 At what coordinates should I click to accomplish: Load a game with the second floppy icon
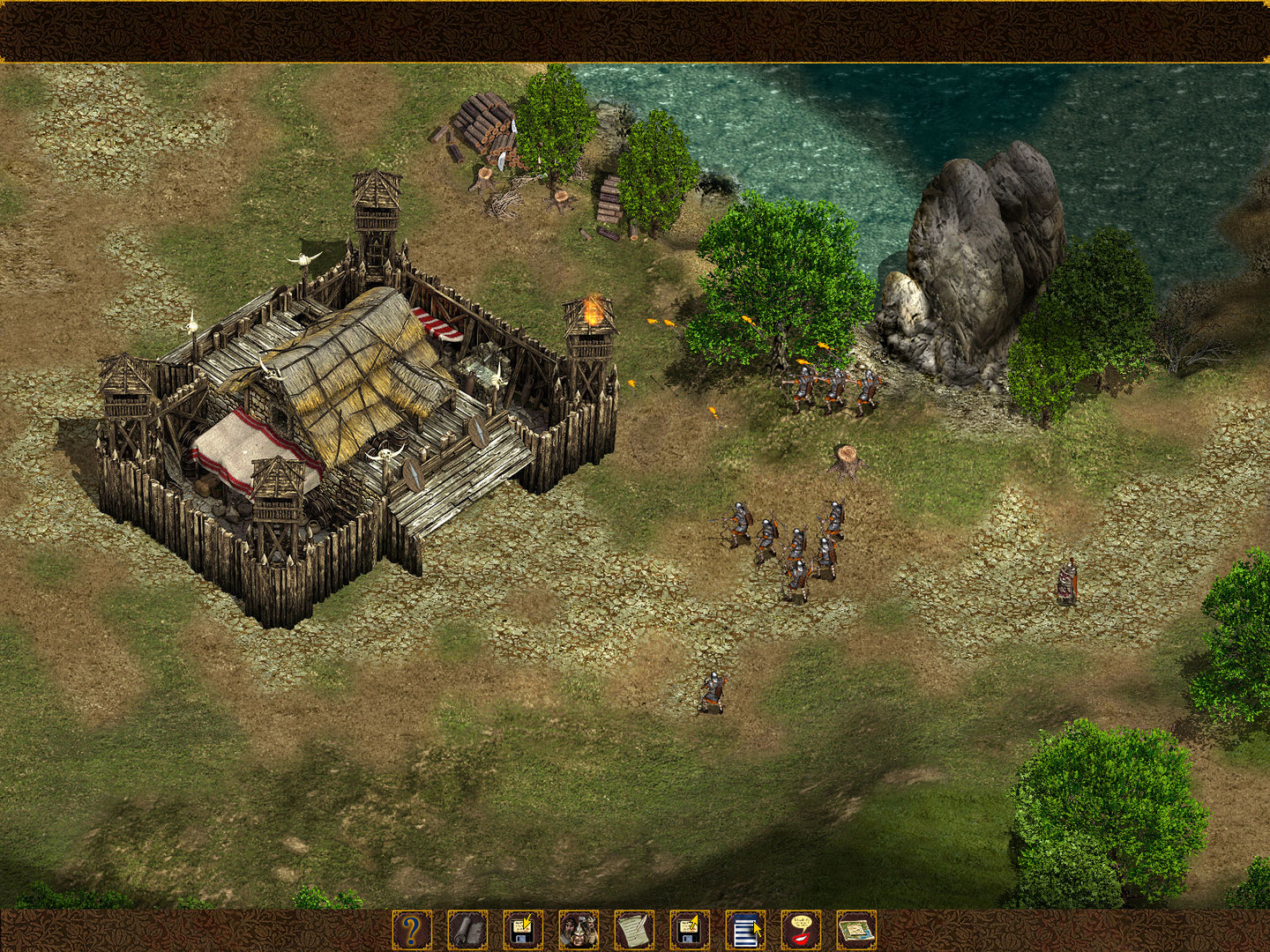point(691,930)
